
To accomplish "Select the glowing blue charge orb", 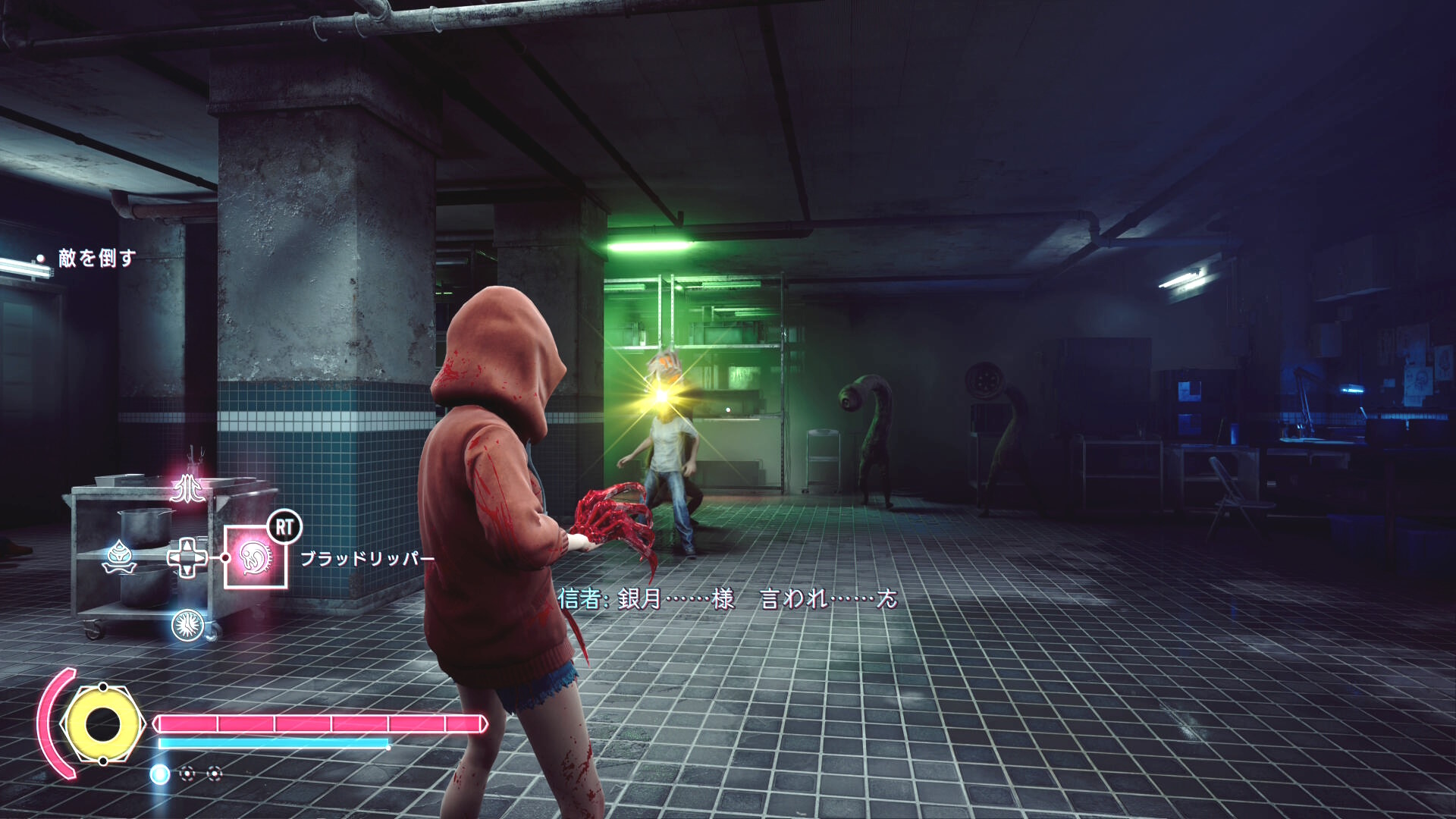I will [x=159, y=773].
